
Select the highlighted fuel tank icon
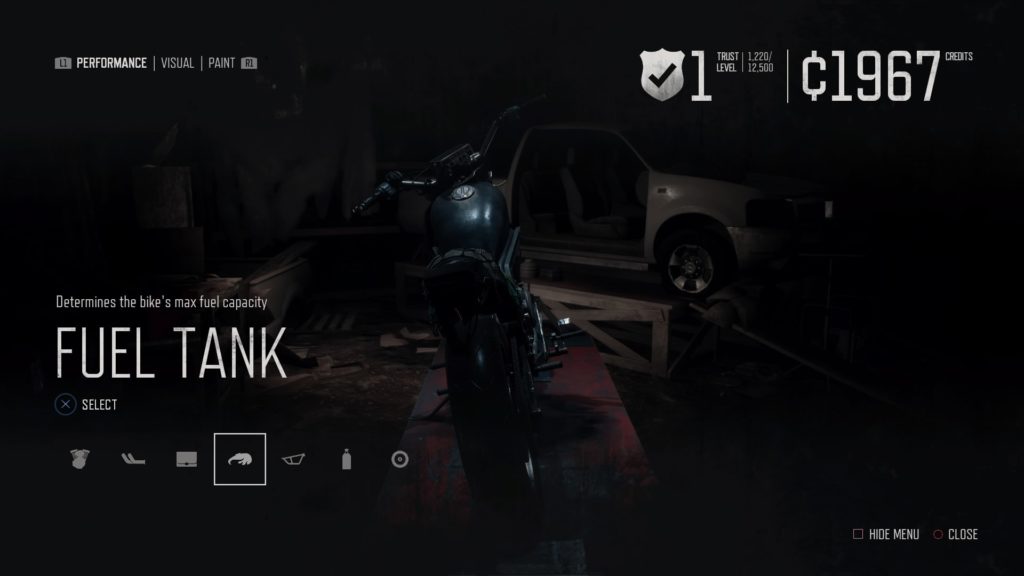240,459
